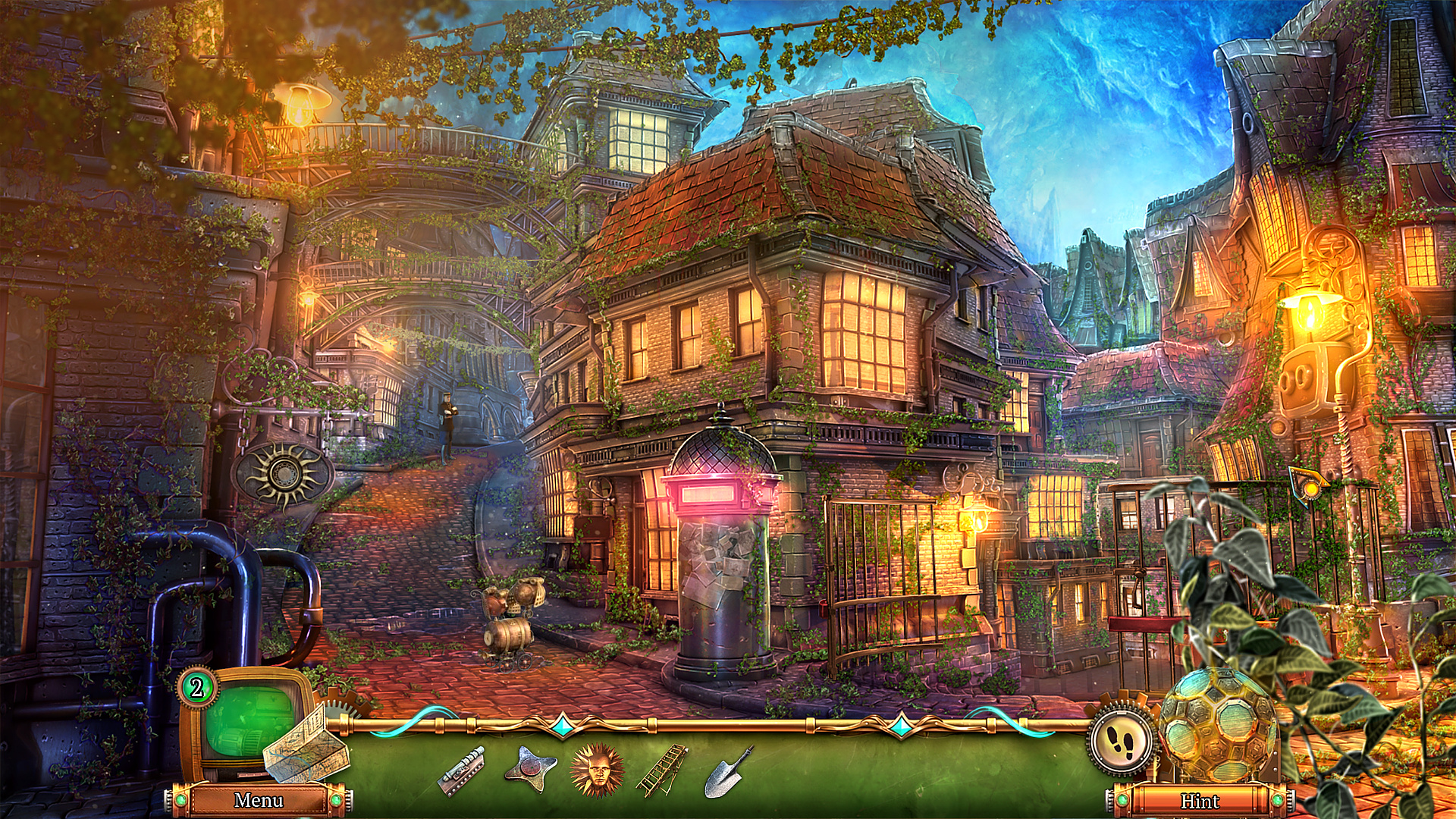This screenshot has height=819, width=1456.
Task: Click the footprints navigation icon
Action: point(1120,739)
